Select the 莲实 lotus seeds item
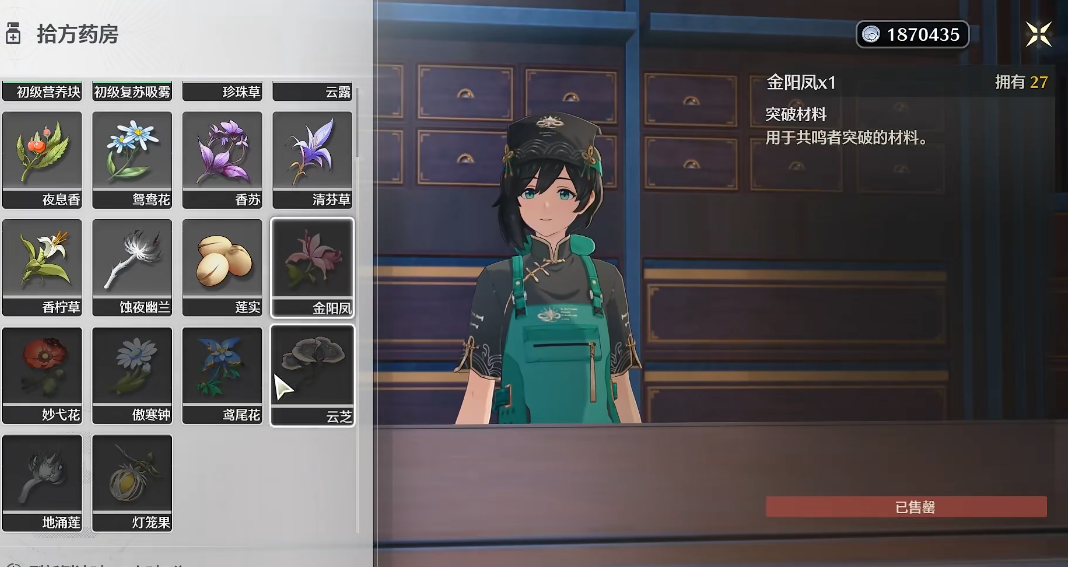 pyautogui.click(x=222, y=267)
